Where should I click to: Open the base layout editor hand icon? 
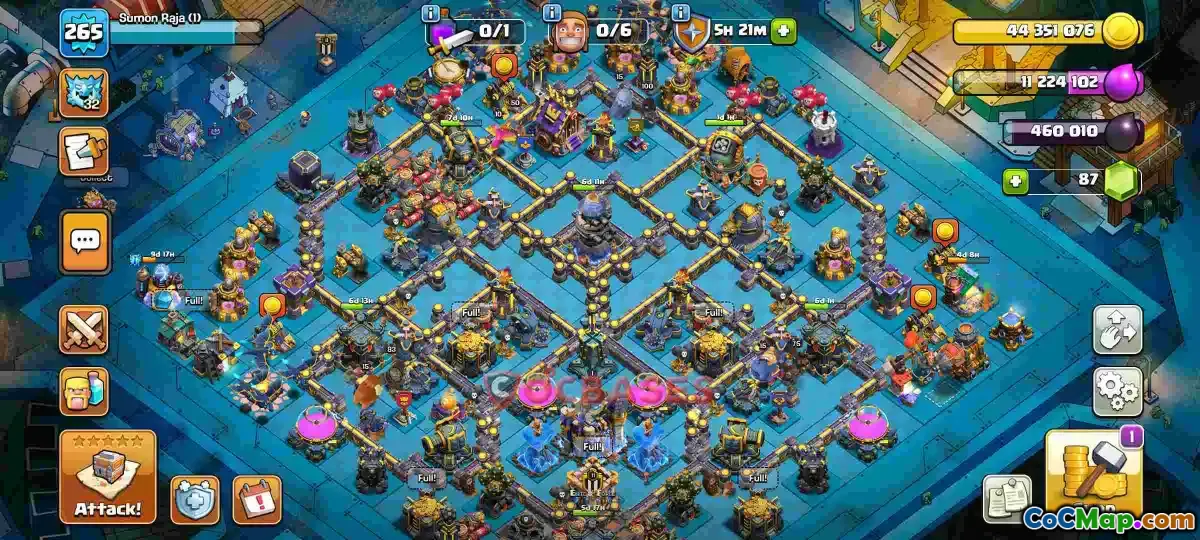pyautogui.click(x=1117, y=330)
